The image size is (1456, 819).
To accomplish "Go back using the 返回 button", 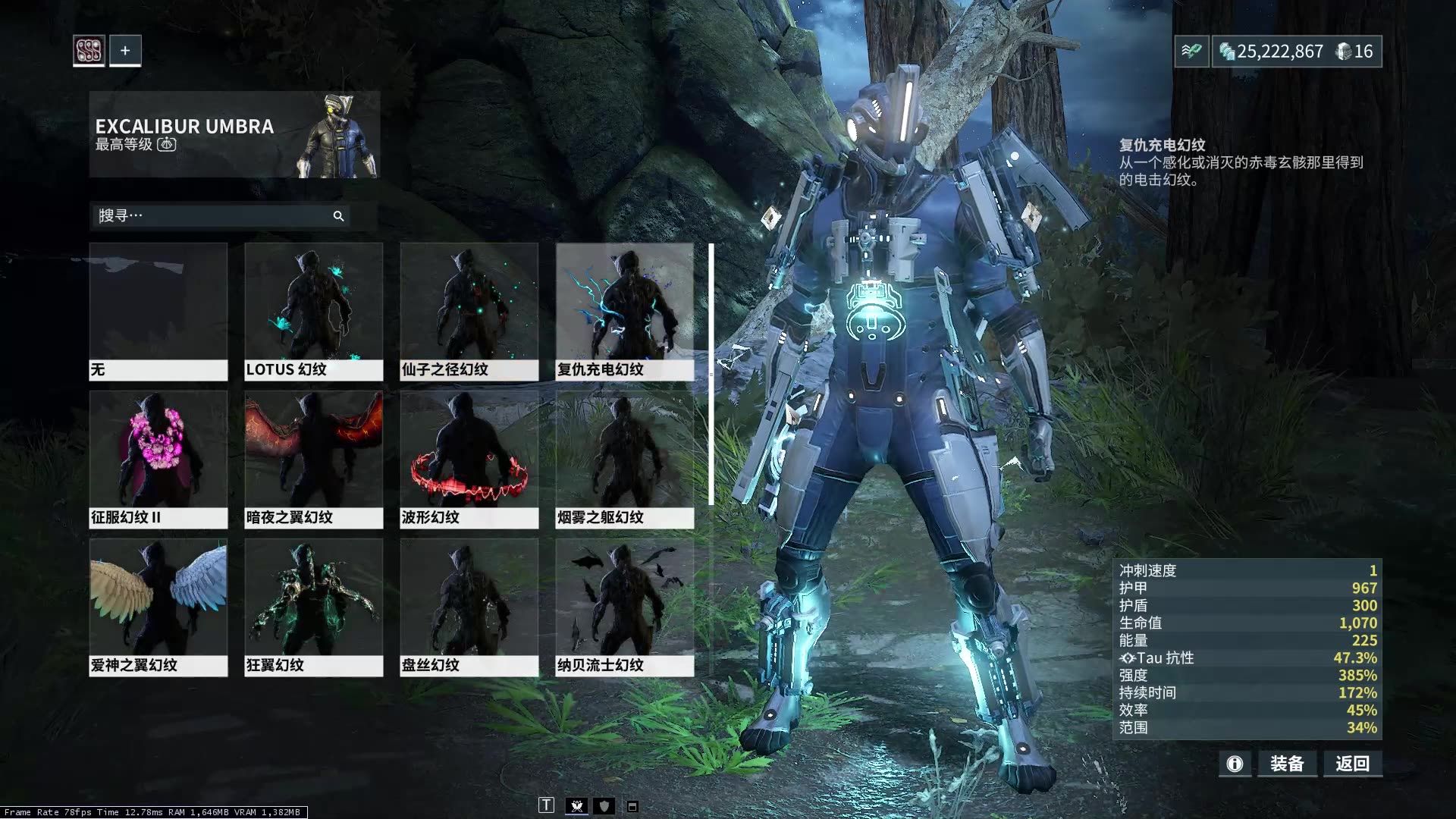I will point(1353,764).
